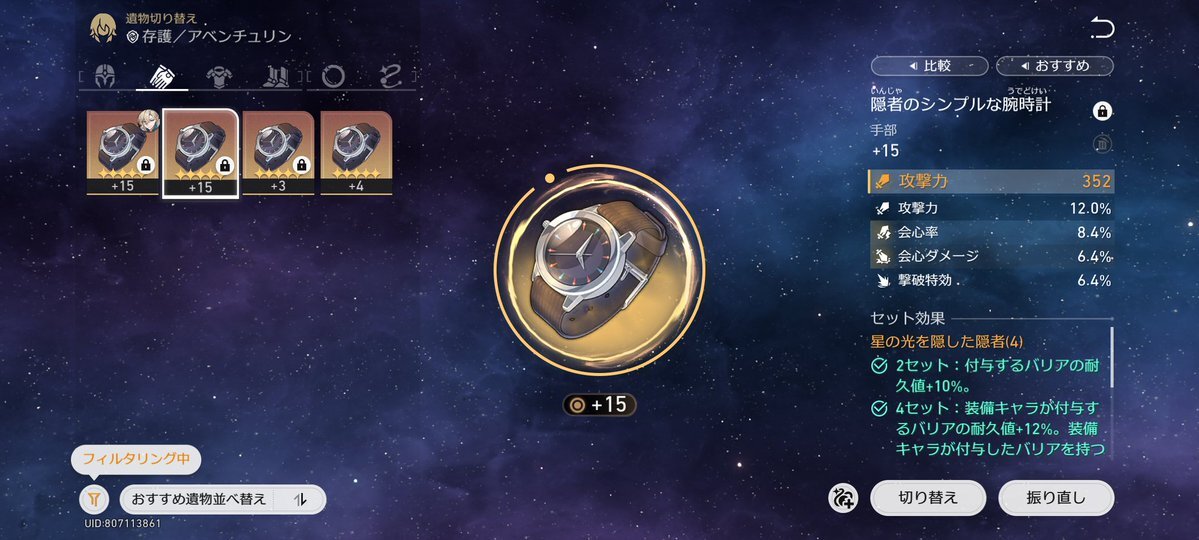The height and width of the screenshot is (540, 1199).
Task: Choose the +3 wristwatch relic
Action: 278,152
